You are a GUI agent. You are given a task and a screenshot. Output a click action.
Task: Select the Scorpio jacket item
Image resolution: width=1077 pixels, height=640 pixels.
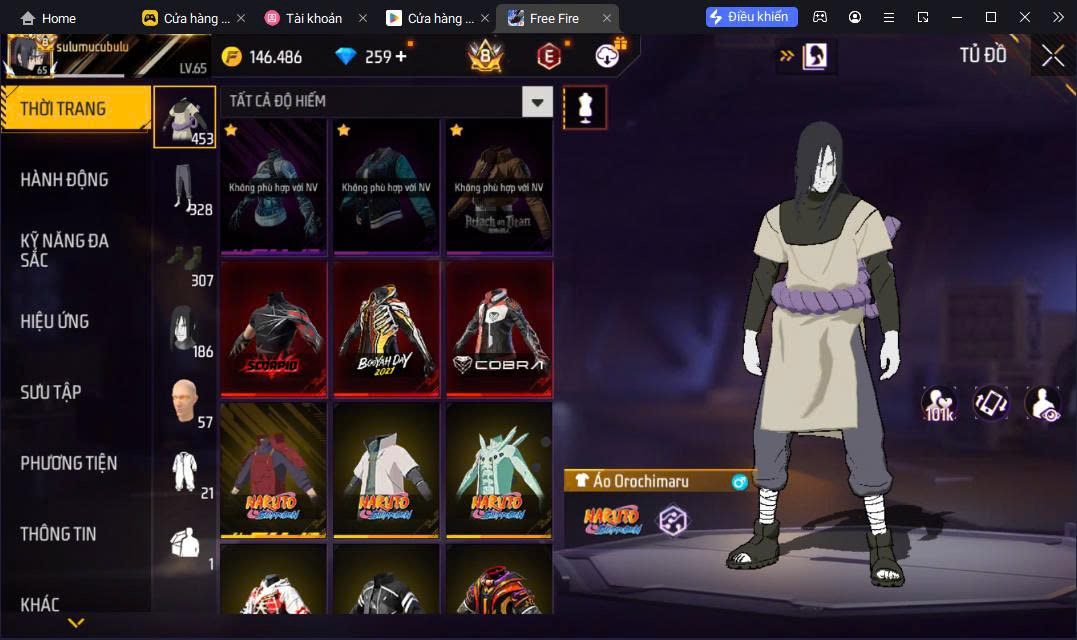pyautogui.click(x=274, y=330)
